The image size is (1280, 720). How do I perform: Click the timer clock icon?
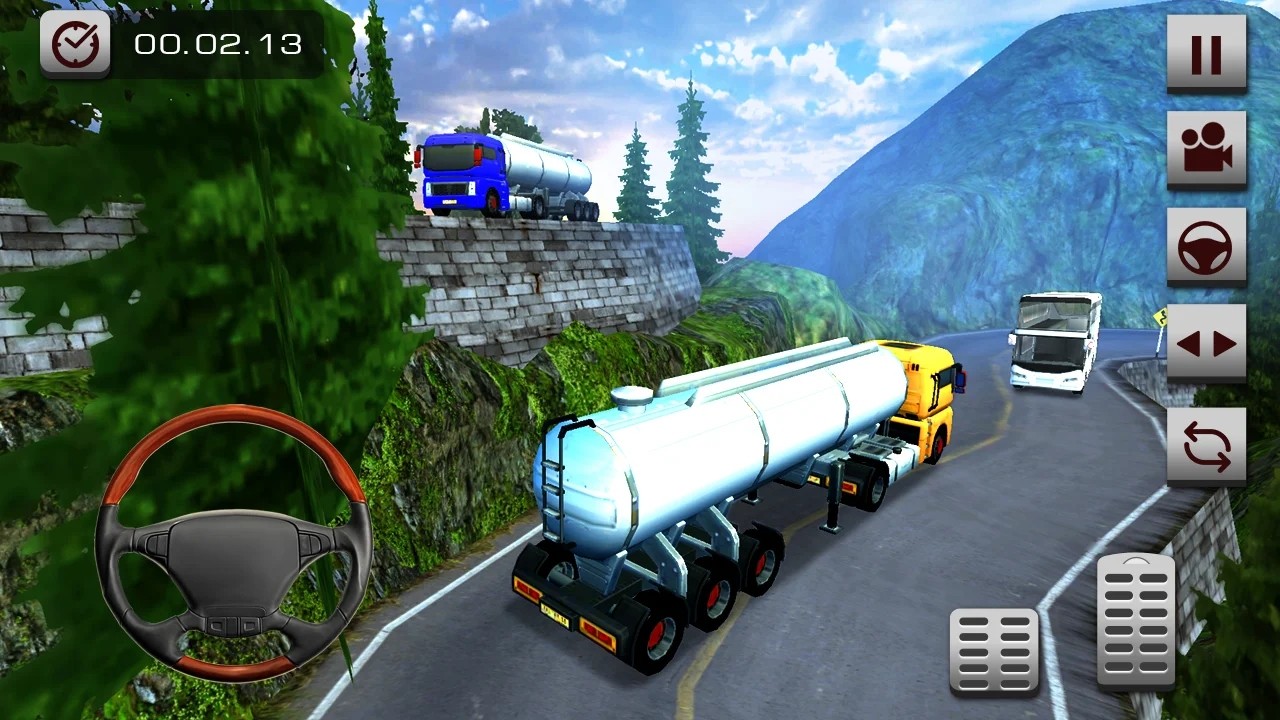74,44
